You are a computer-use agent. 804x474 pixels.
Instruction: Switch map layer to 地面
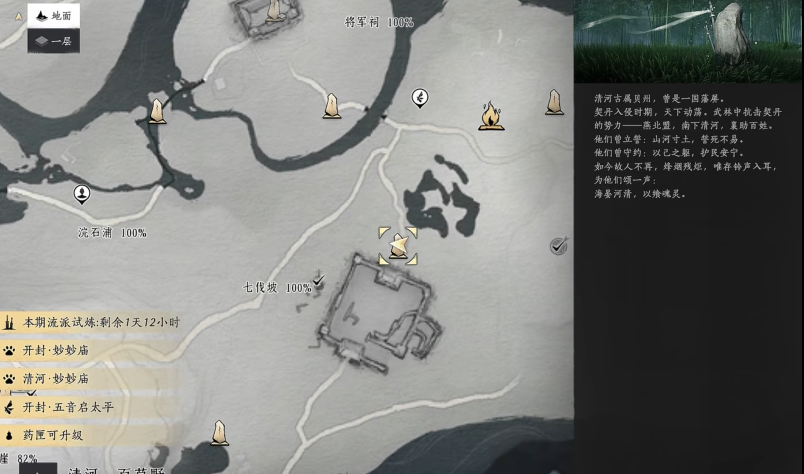(x=53, y=16)
